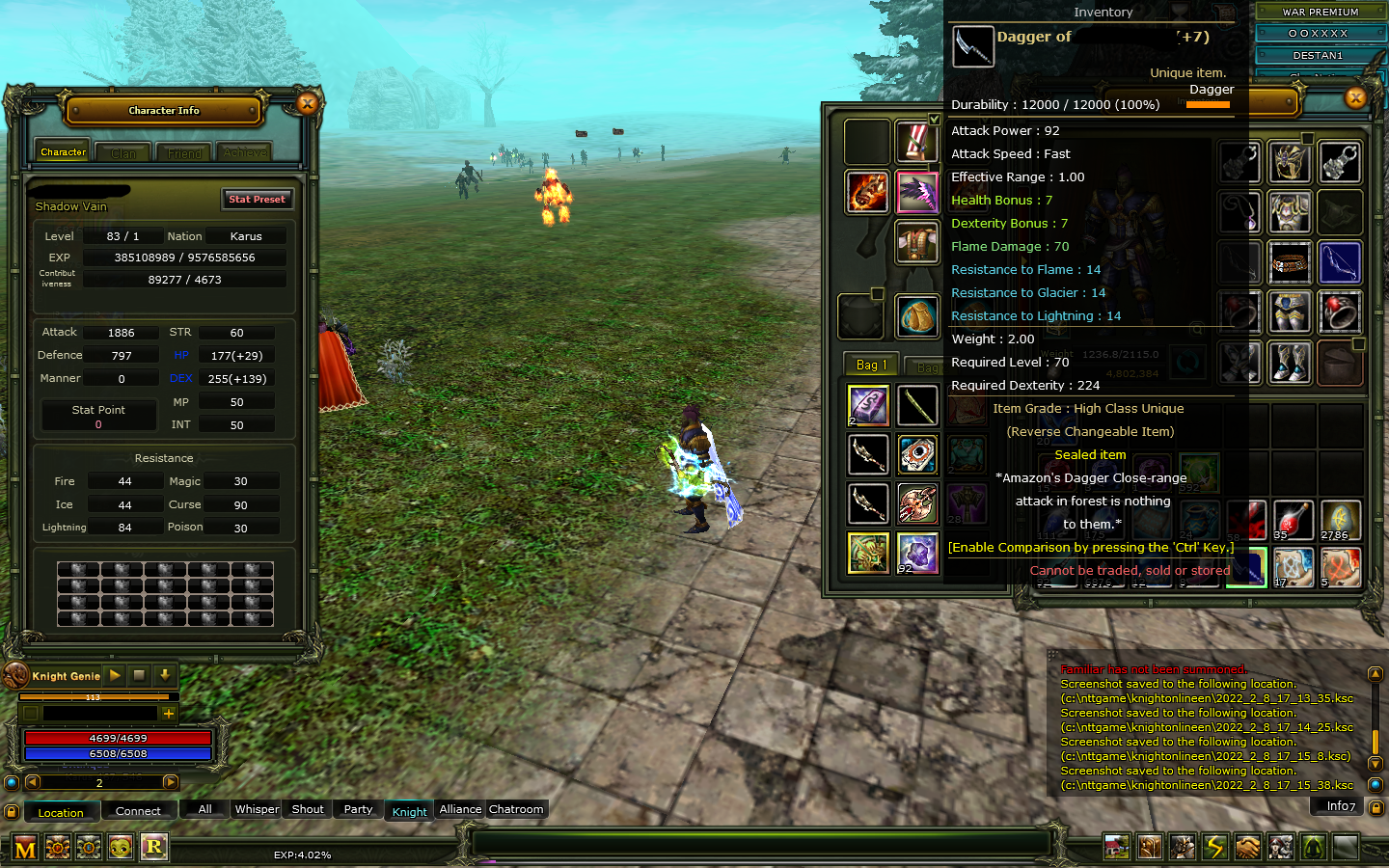
Task: Click the right arrow beside shortcut bar number 2
Action: click(x=169, y=782)
